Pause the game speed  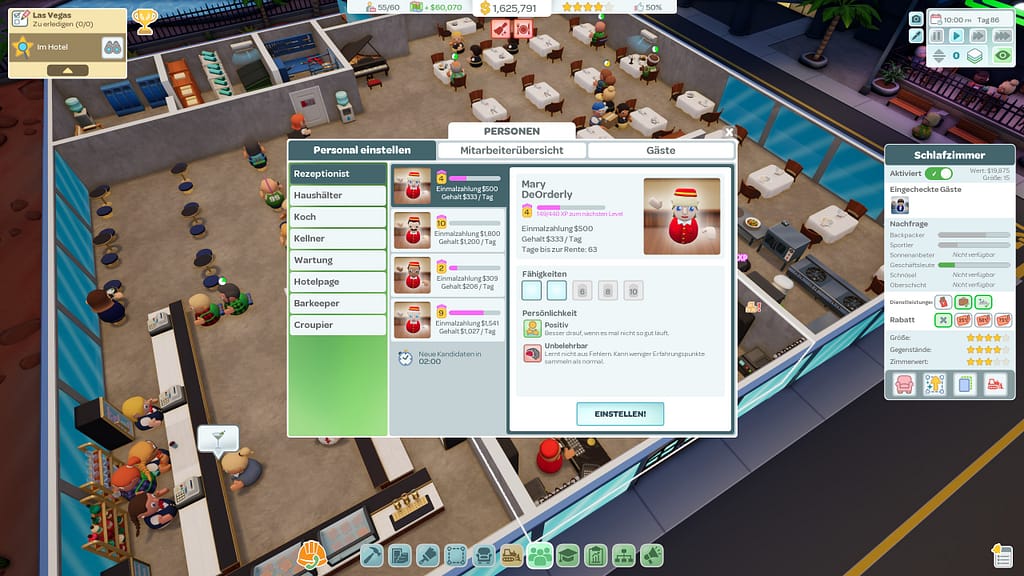[x=937, y=36]
